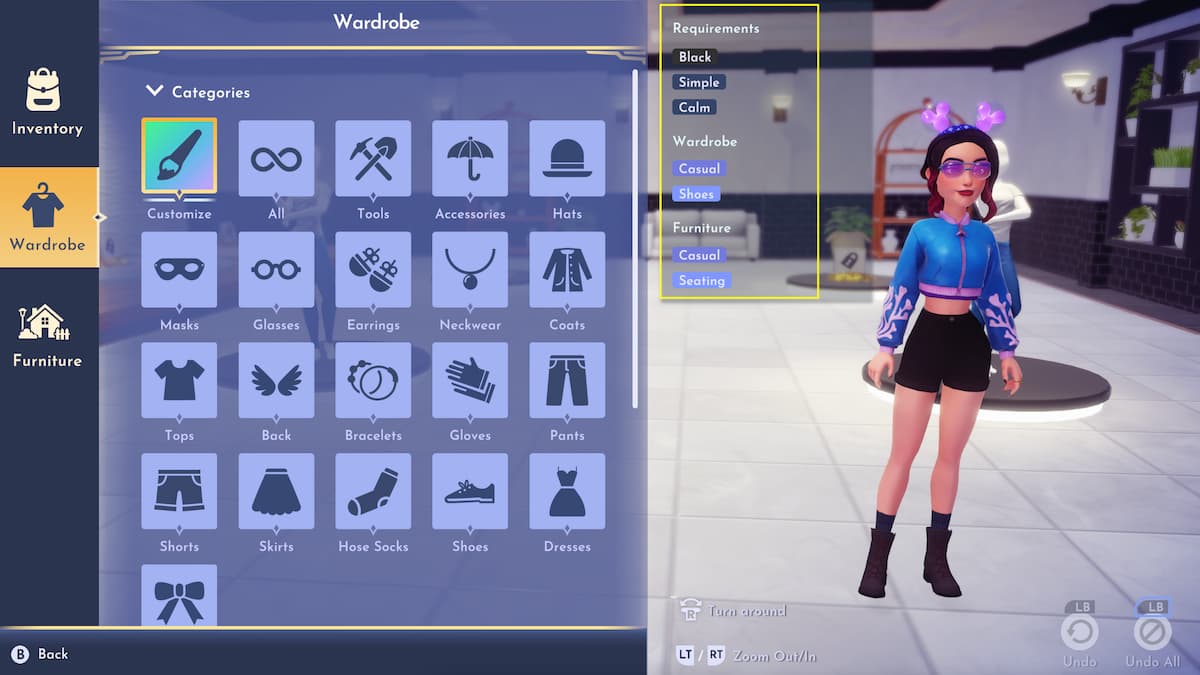Select the Back wings category
Screen dimensions: 1200x675
click(x=276, y=380)
